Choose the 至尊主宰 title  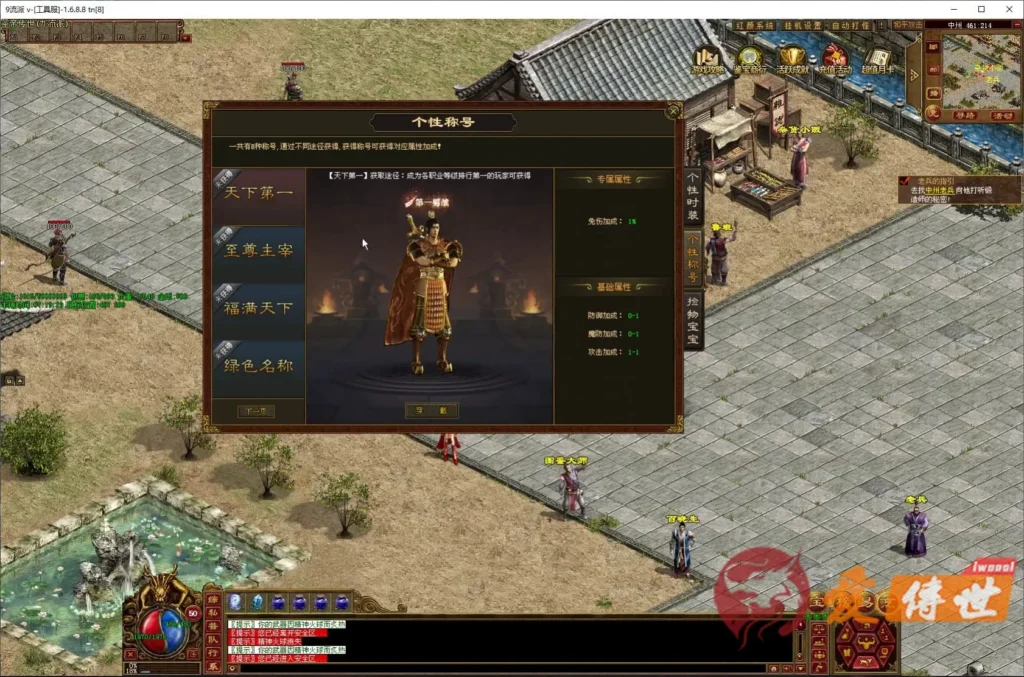[x=259, y=252]
